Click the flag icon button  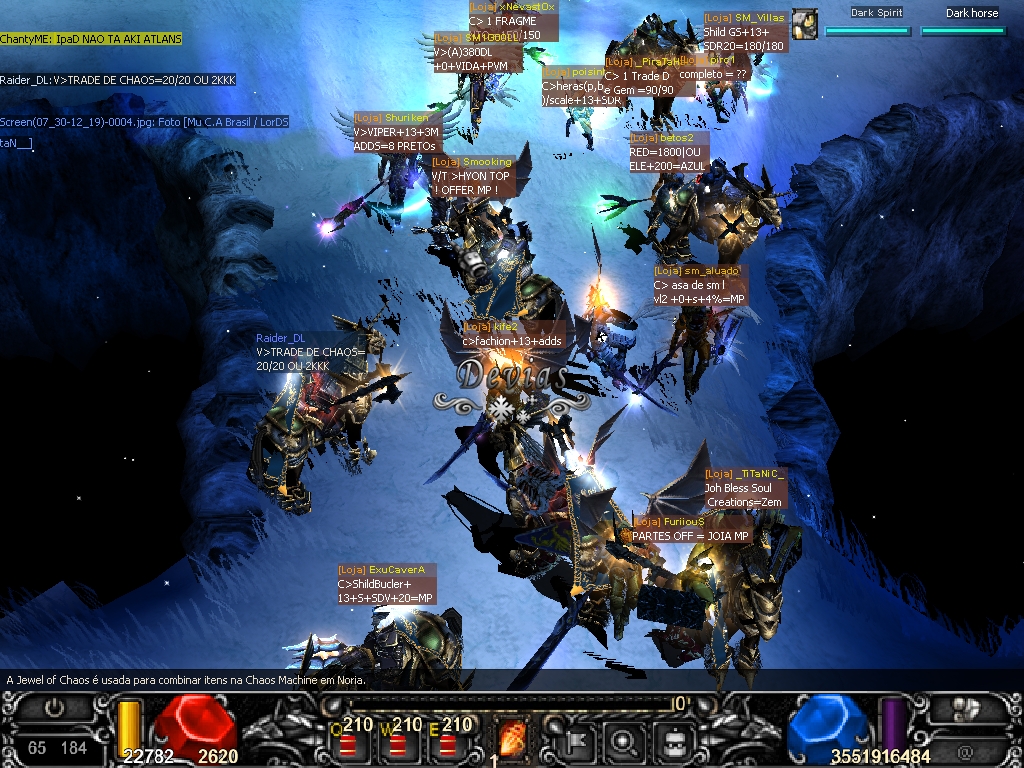coord(578,740)
